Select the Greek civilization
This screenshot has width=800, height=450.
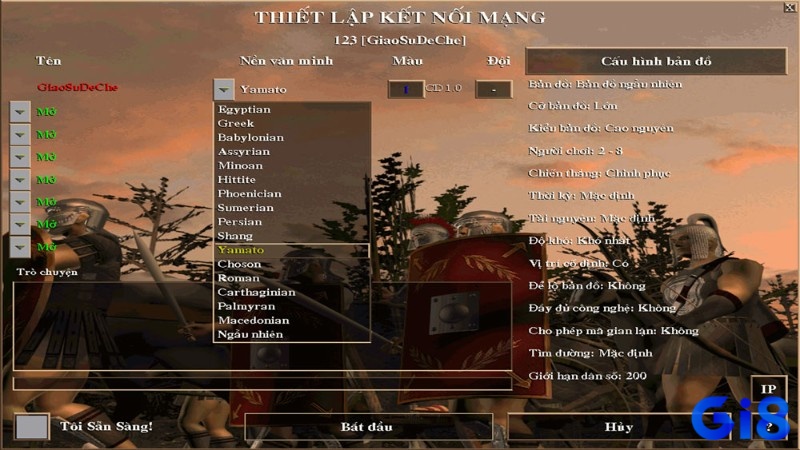click(x=236, y=123)
